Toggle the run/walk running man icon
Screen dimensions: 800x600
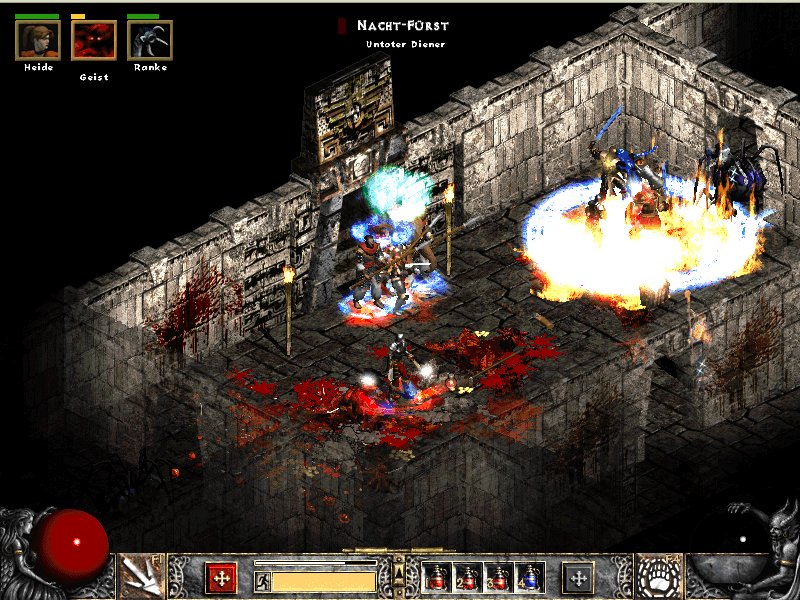(x=263, y=580)
